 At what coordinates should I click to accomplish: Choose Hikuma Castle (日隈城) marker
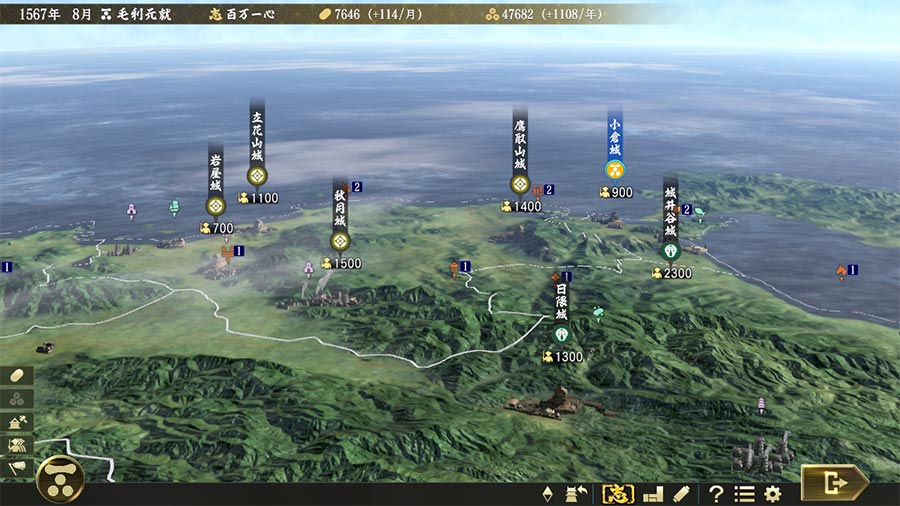click(x=561, y=334)
